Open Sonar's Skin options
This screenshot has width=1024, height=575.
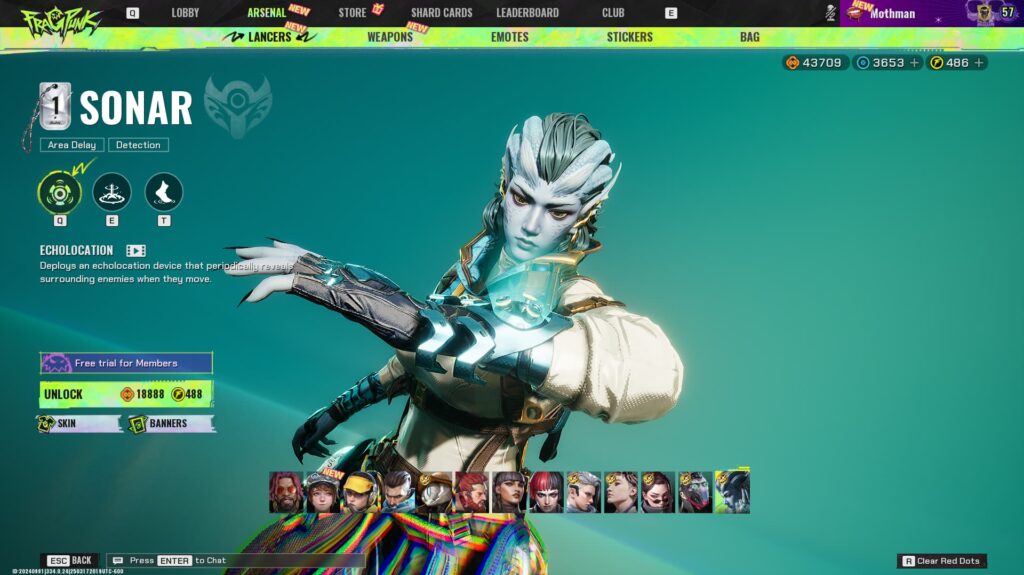(79, 424)
